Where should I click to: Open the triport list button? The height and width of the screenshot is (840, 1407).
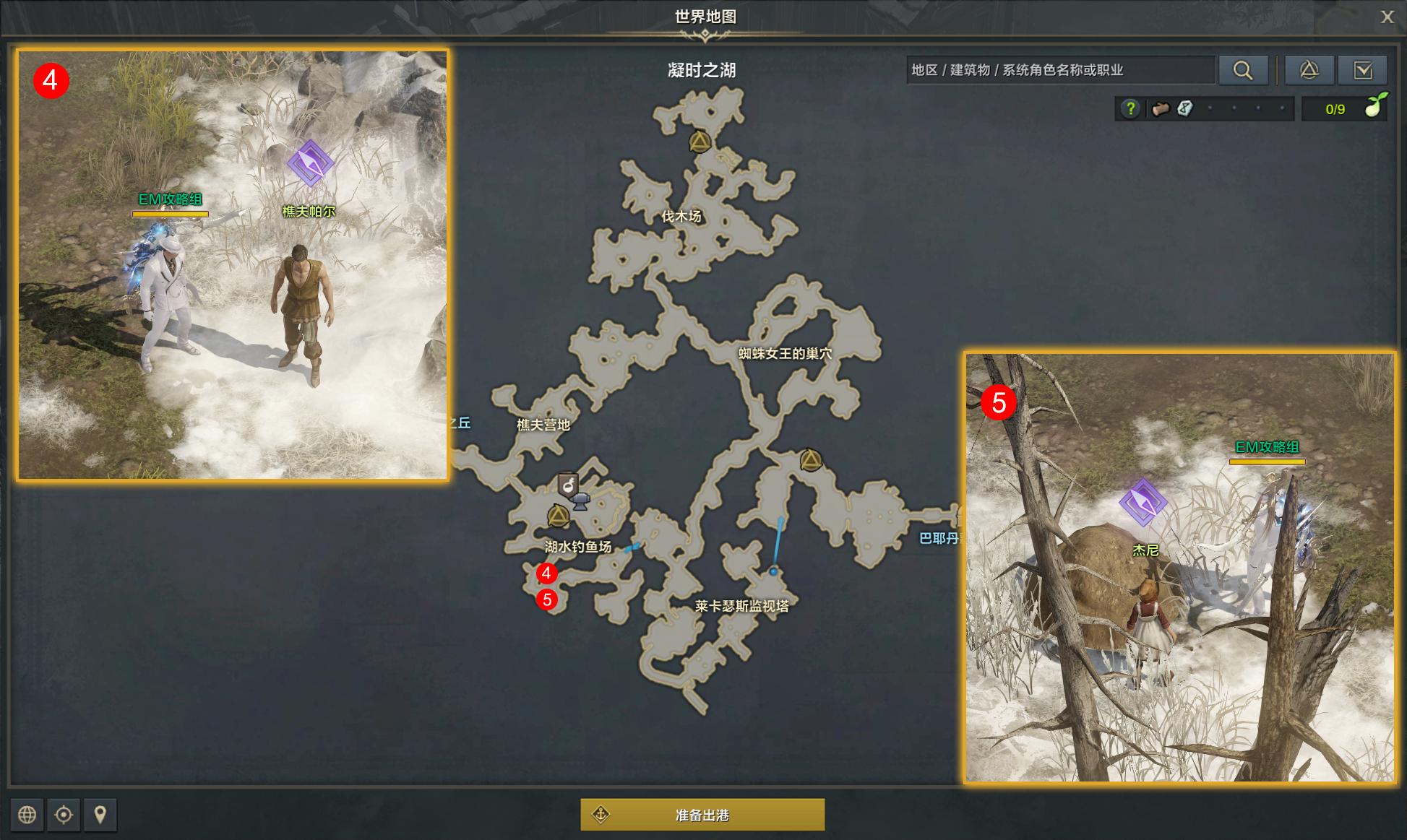click(1309, 70)
